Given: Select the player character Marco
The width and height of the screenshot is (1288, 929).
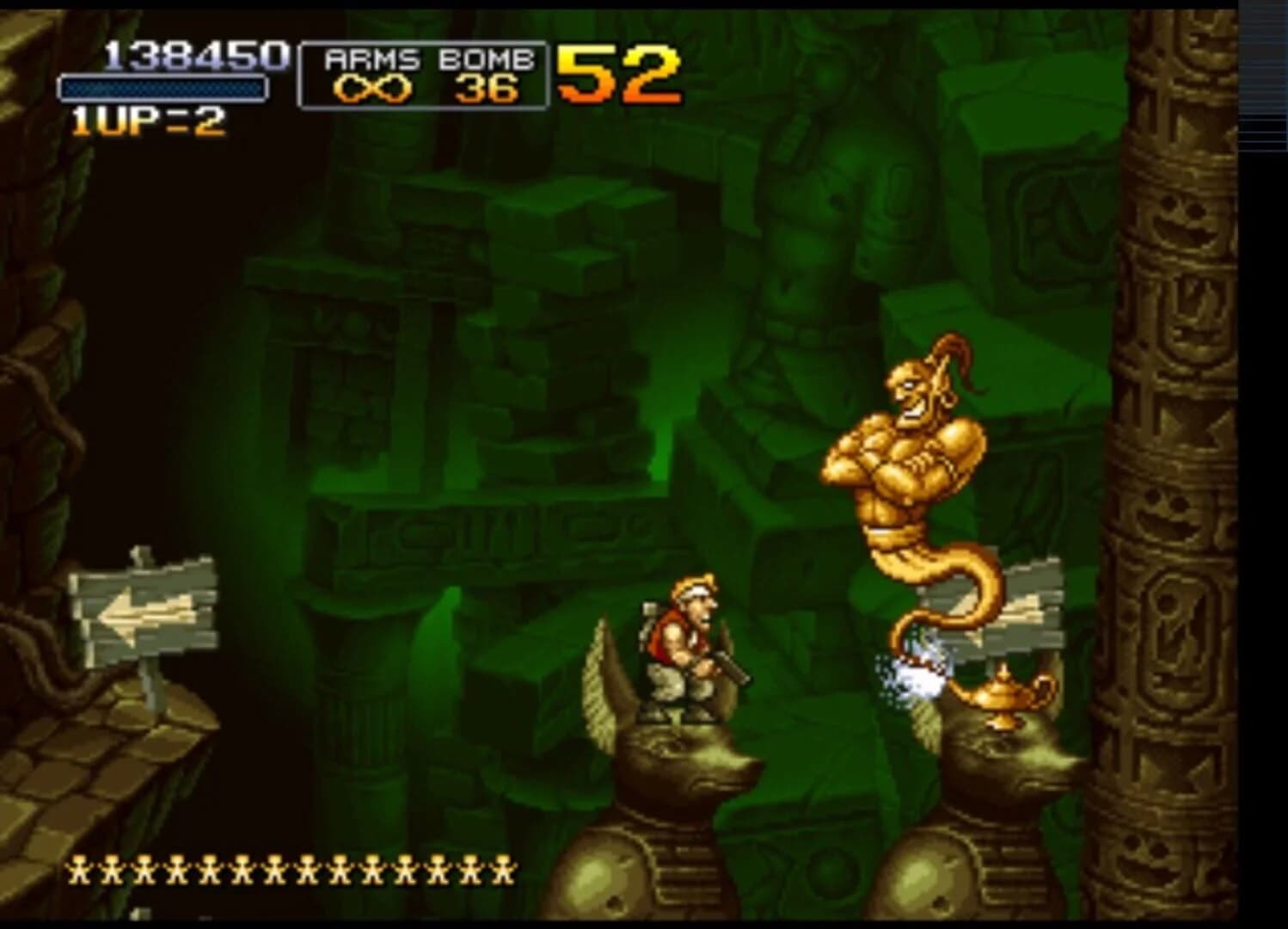Looking at the screenshot, I should pos(679,654).
